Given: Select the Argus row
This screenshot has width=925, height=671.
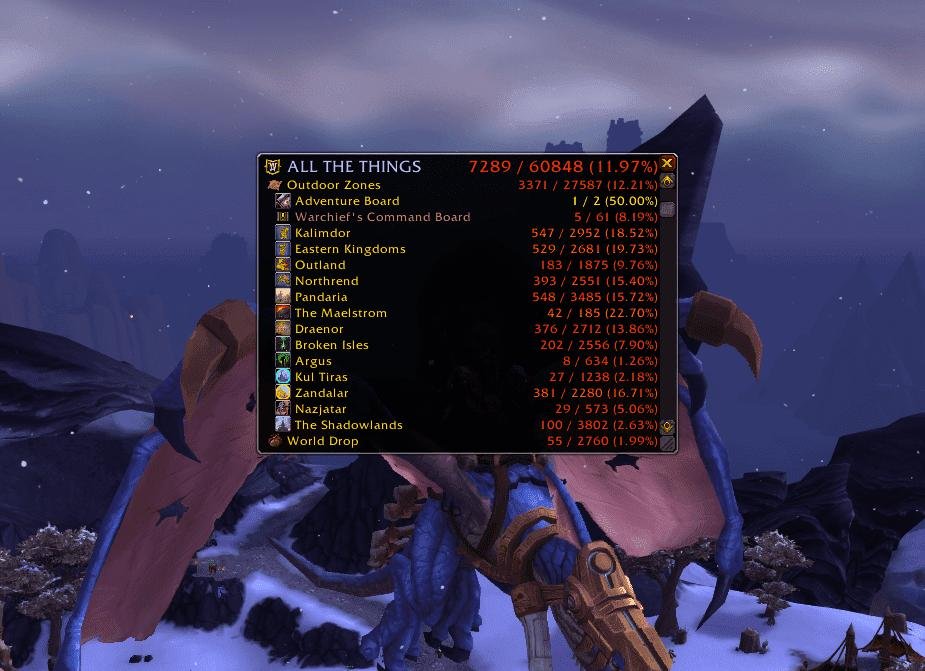Looking at the screenshot, I should click(x=313, y=361).
